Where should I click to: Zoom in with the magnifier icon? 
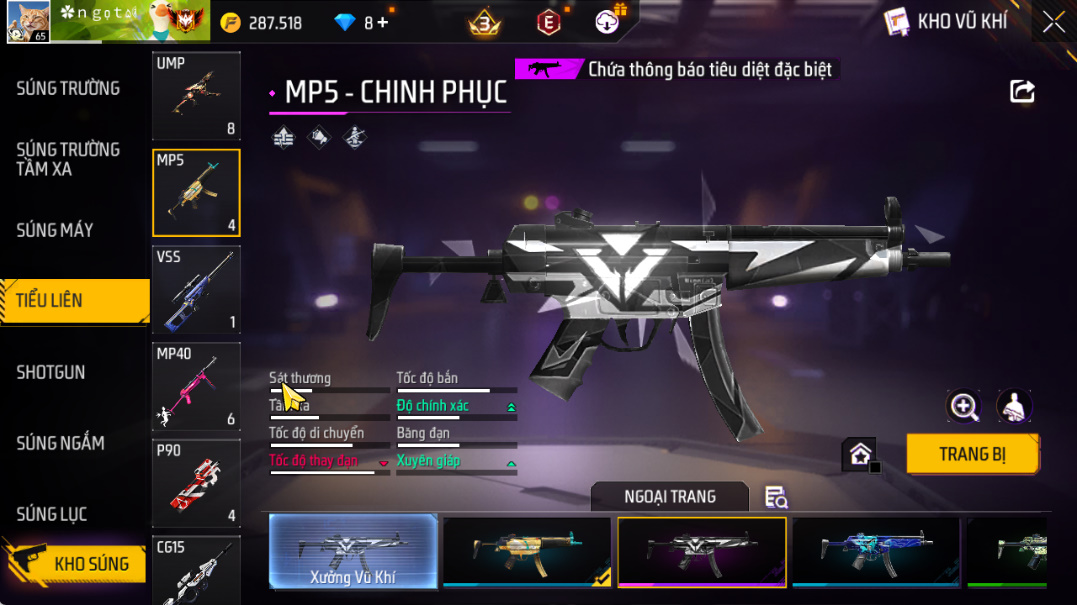coord(964,406)
